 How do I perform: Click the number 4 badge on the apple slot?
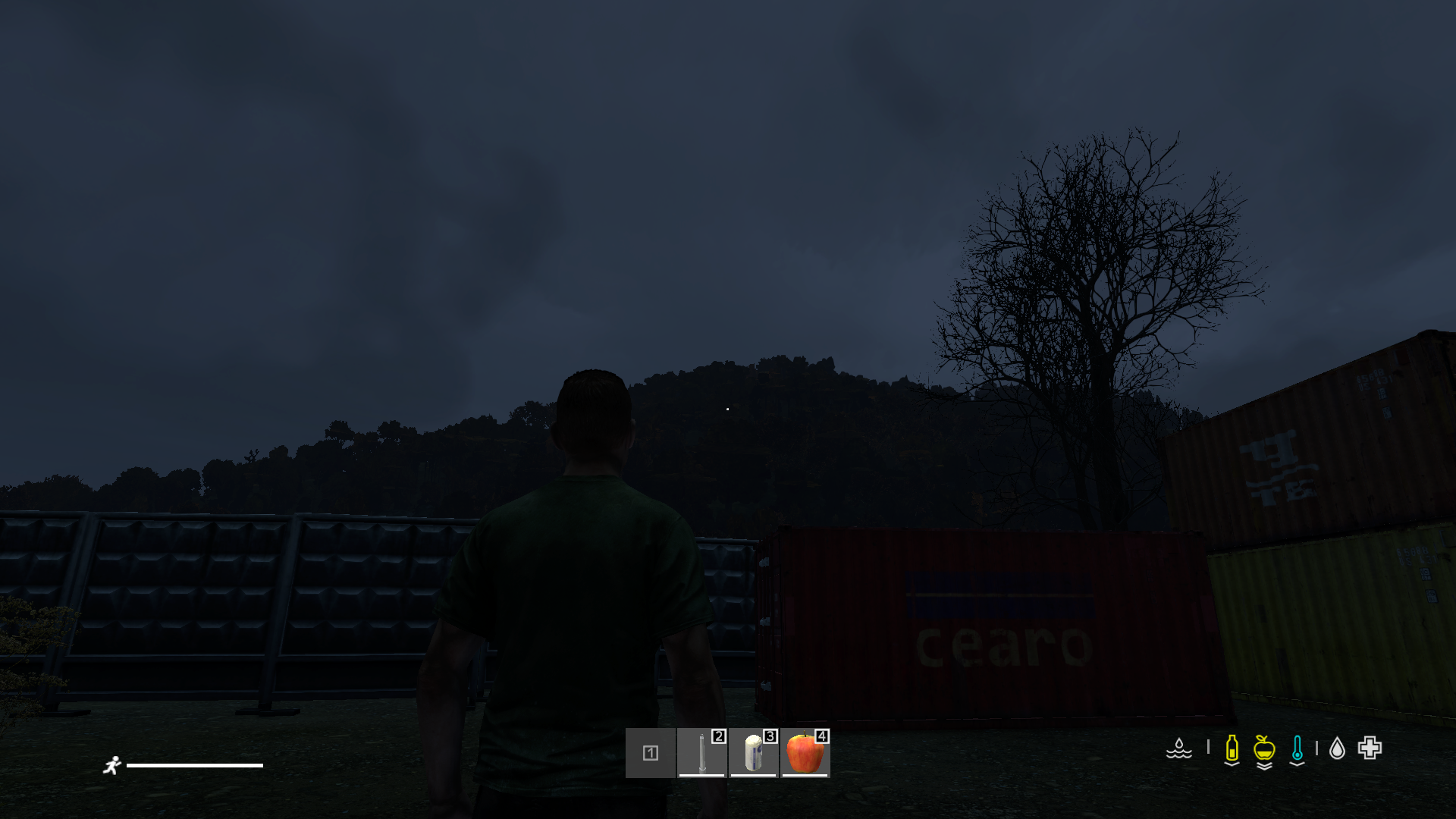coord(822,737)
